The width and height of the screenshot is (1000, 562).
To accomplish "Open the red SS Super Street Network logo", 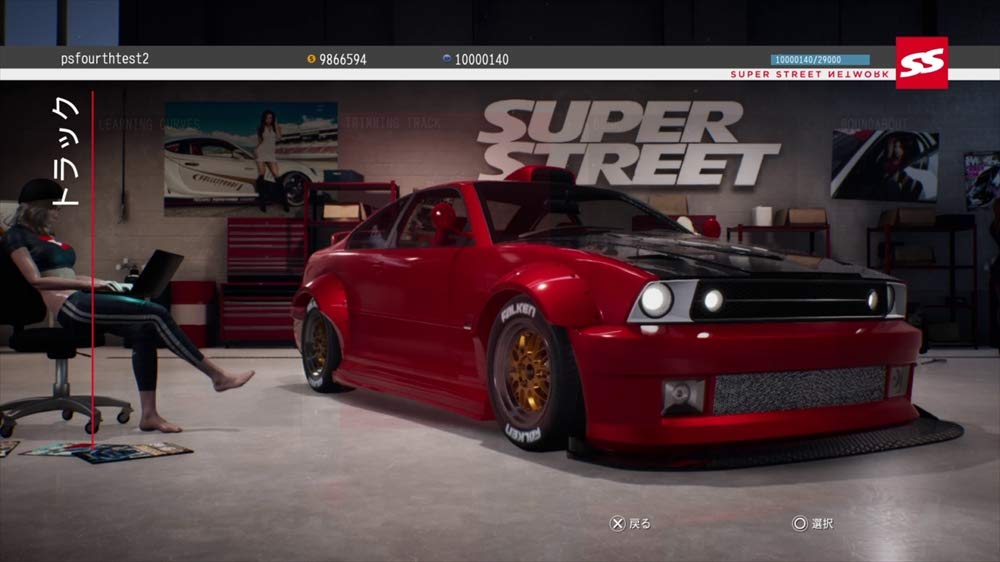I will point(921,62).
